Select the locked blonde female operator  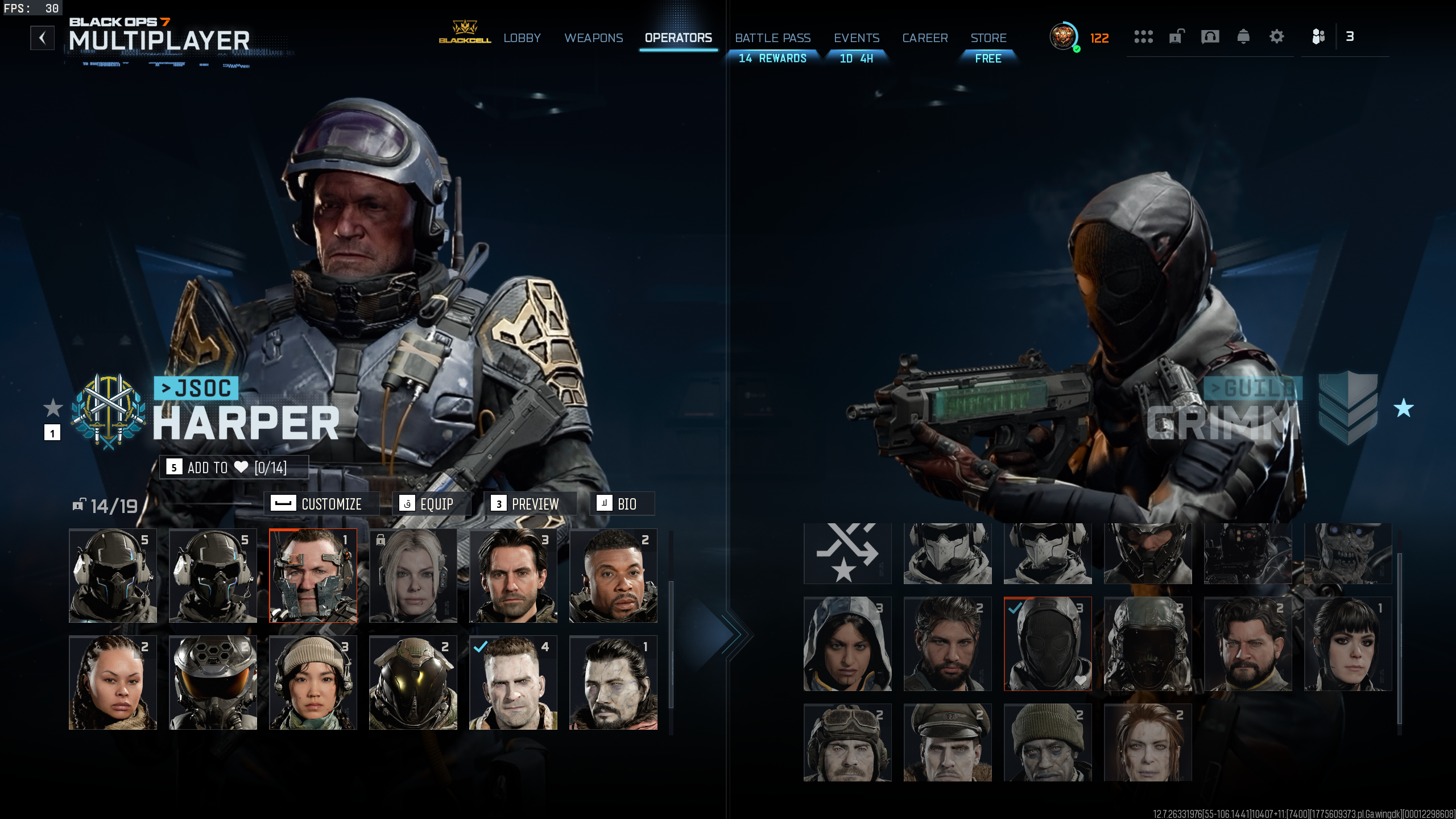[x=413, y=576]
